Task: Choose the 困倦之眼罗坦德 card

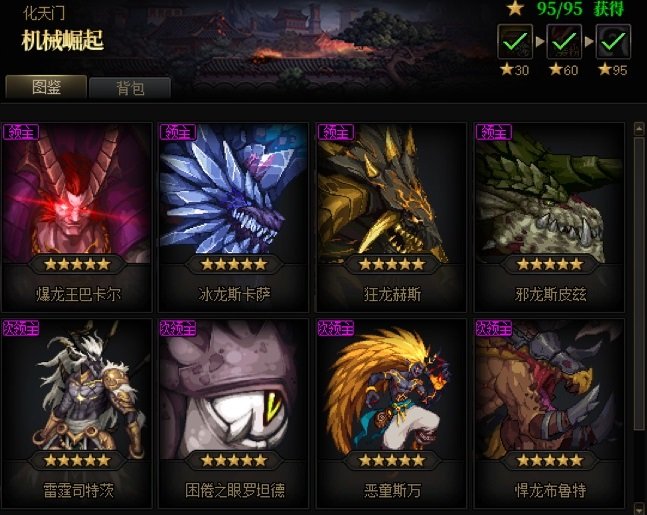Action: pos(234,408)
